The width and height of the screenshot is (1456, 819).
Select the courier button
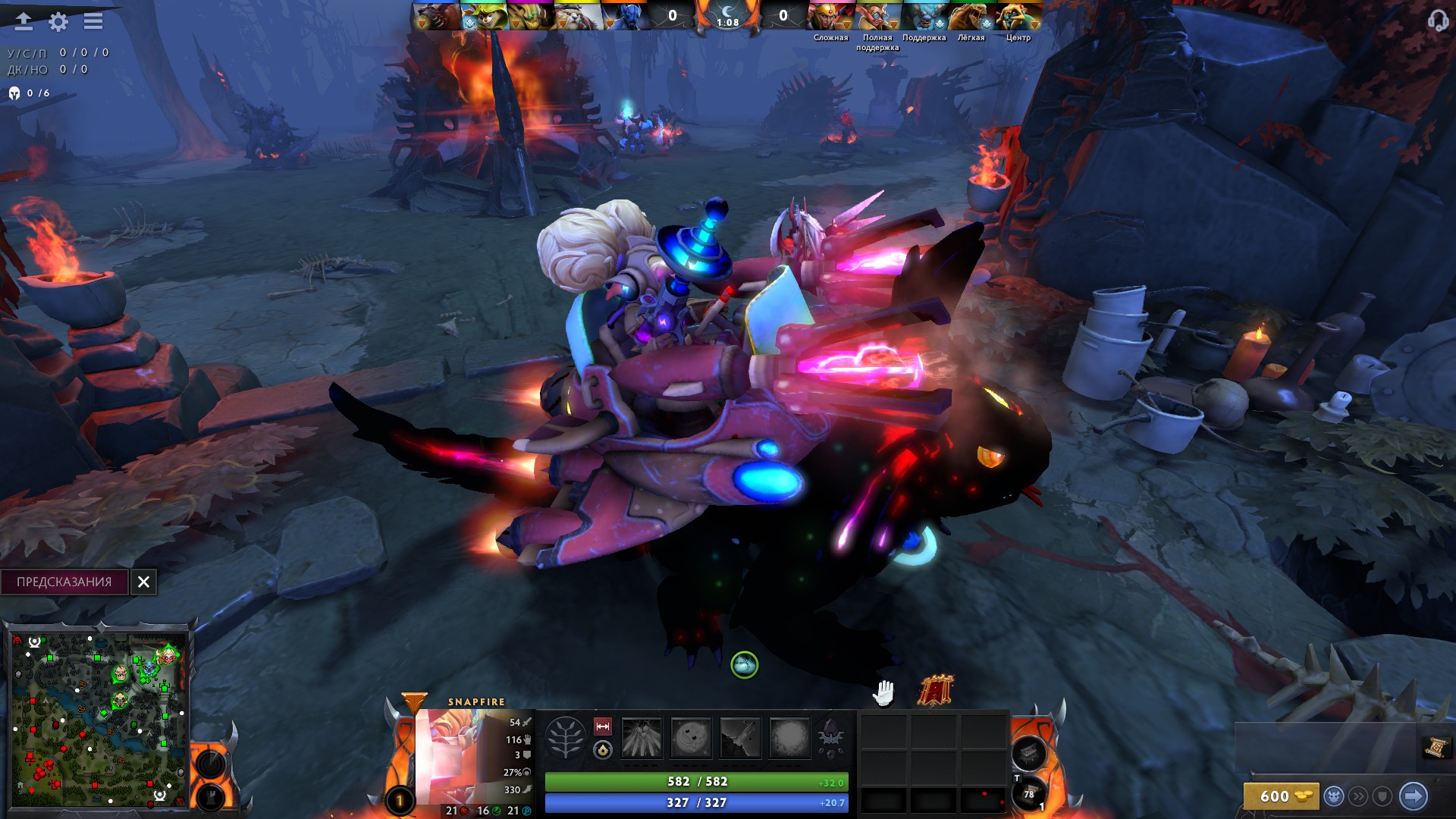(1333, 796)
